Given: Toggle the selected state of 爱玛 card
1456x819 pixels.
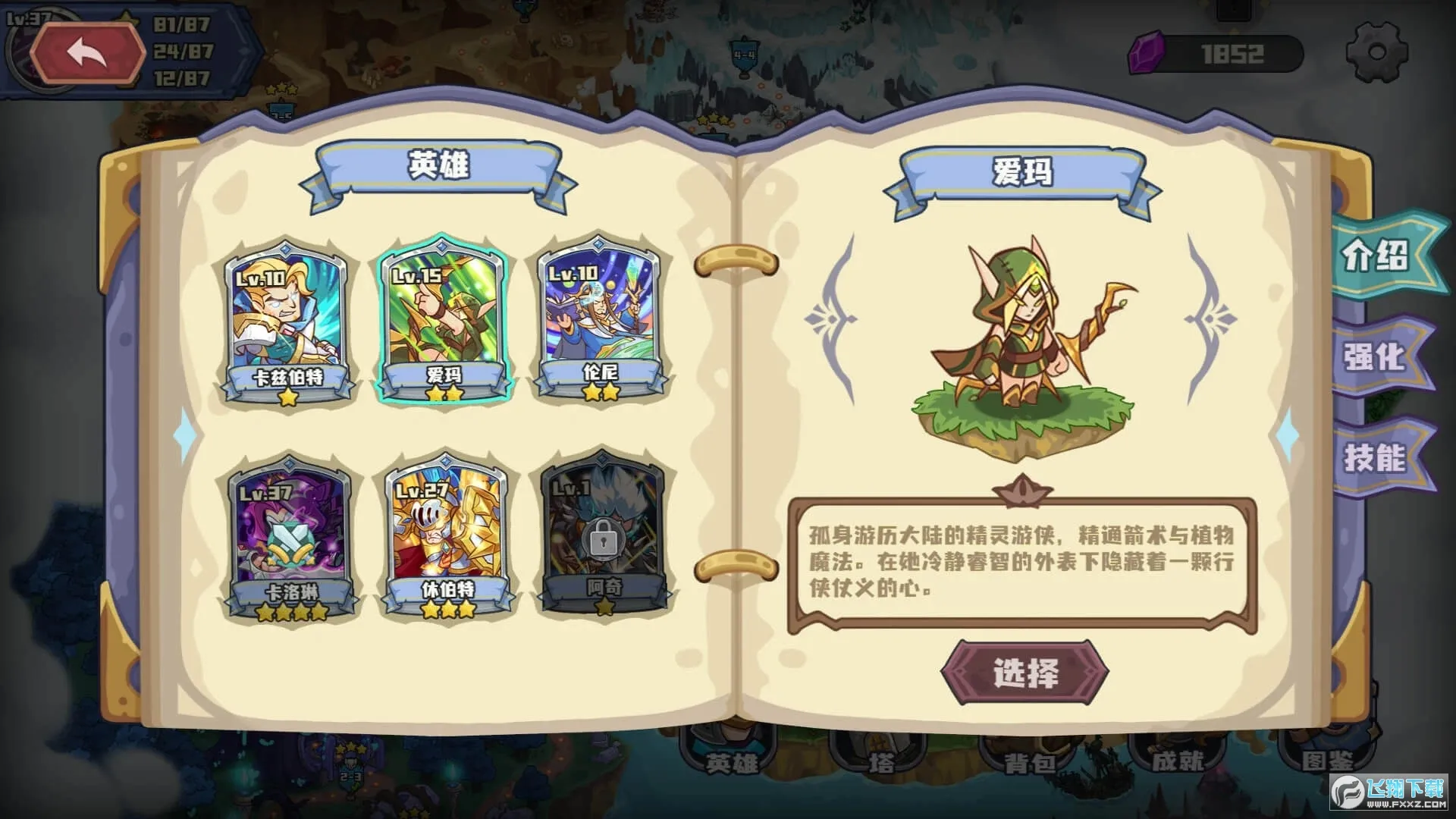Looking at the screenshot, I should (x=444, y=326).
